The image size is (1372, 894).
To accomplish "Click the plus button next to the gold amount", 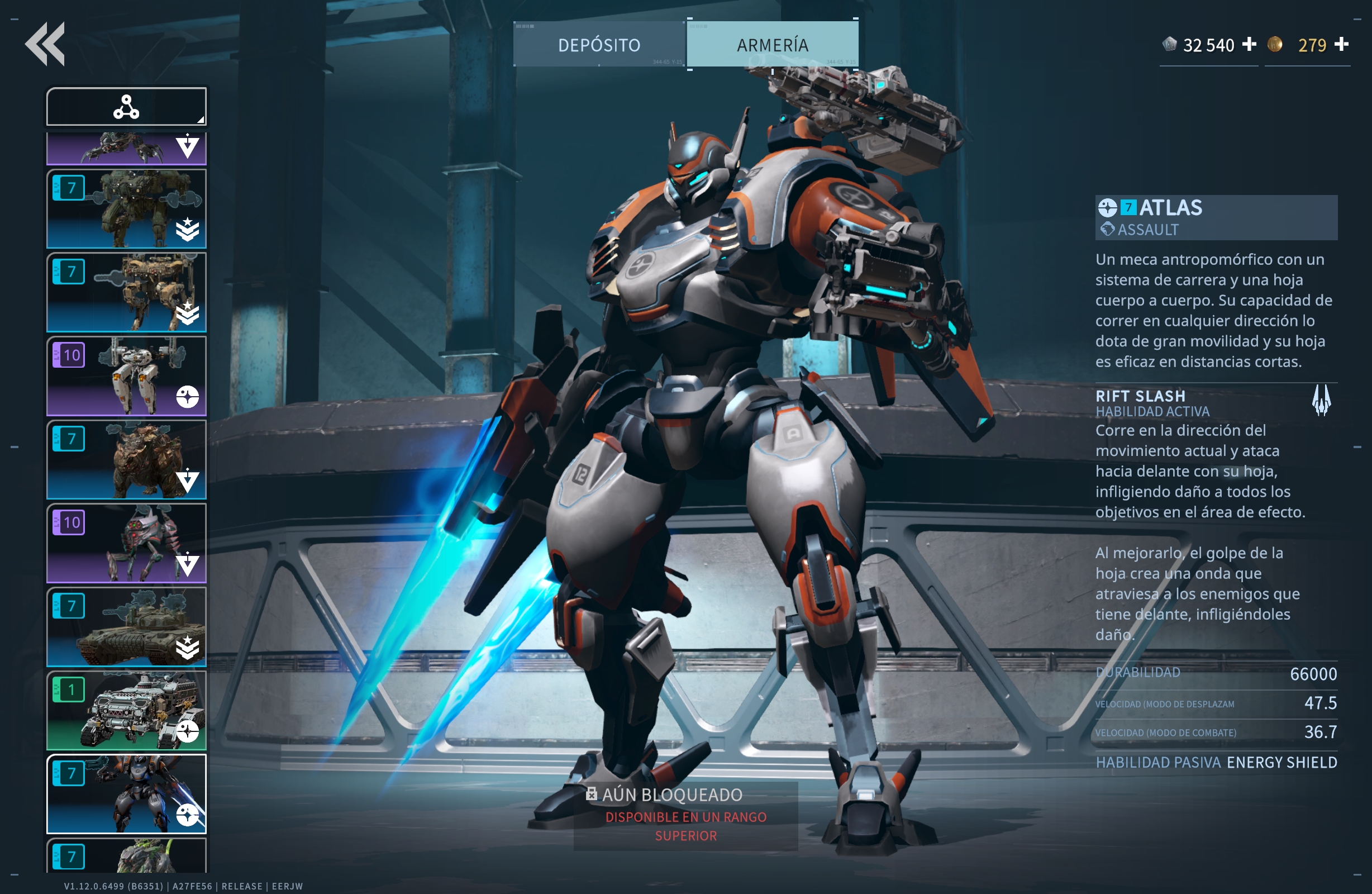I will coord(1343,44).
